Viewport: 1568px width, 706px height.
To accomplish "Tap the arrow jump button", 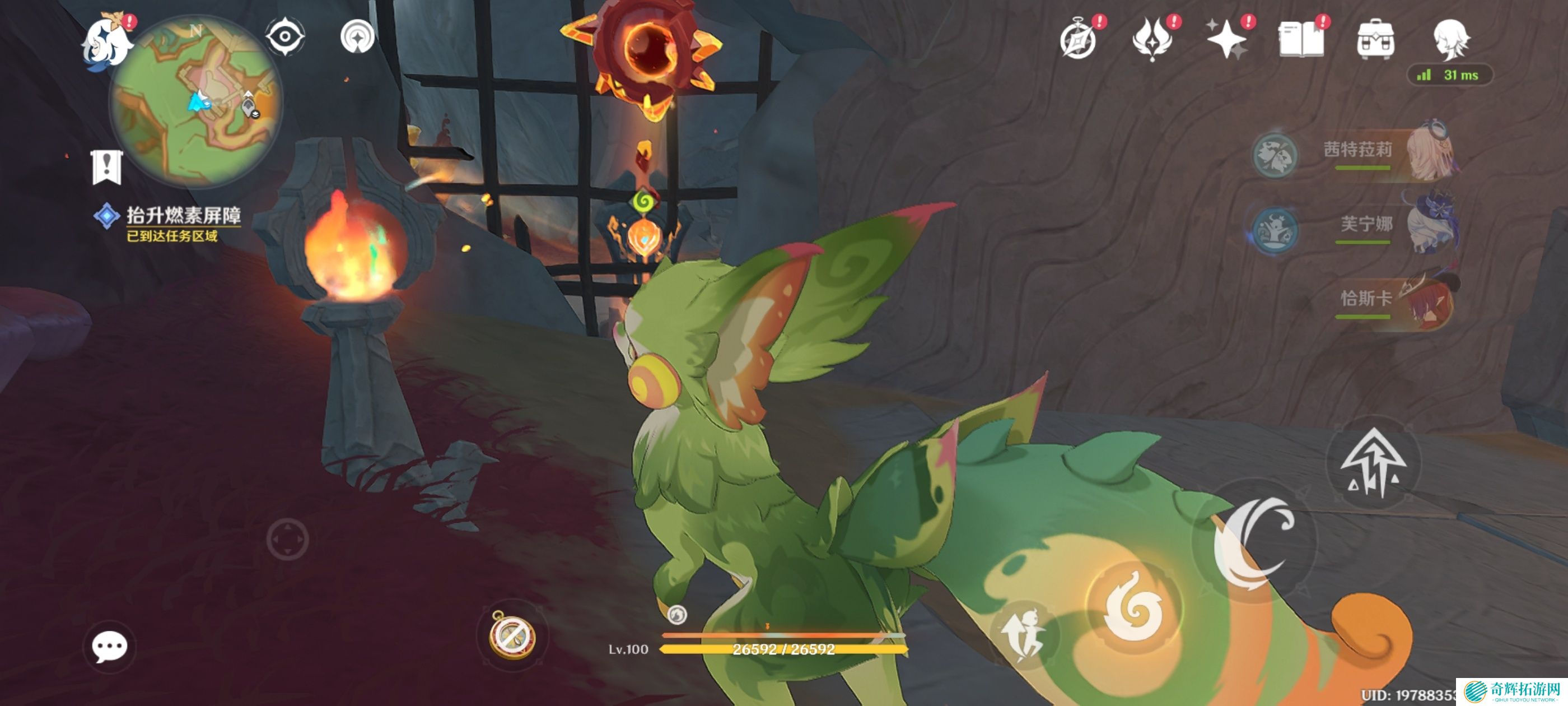I will tap(1373, 464).
